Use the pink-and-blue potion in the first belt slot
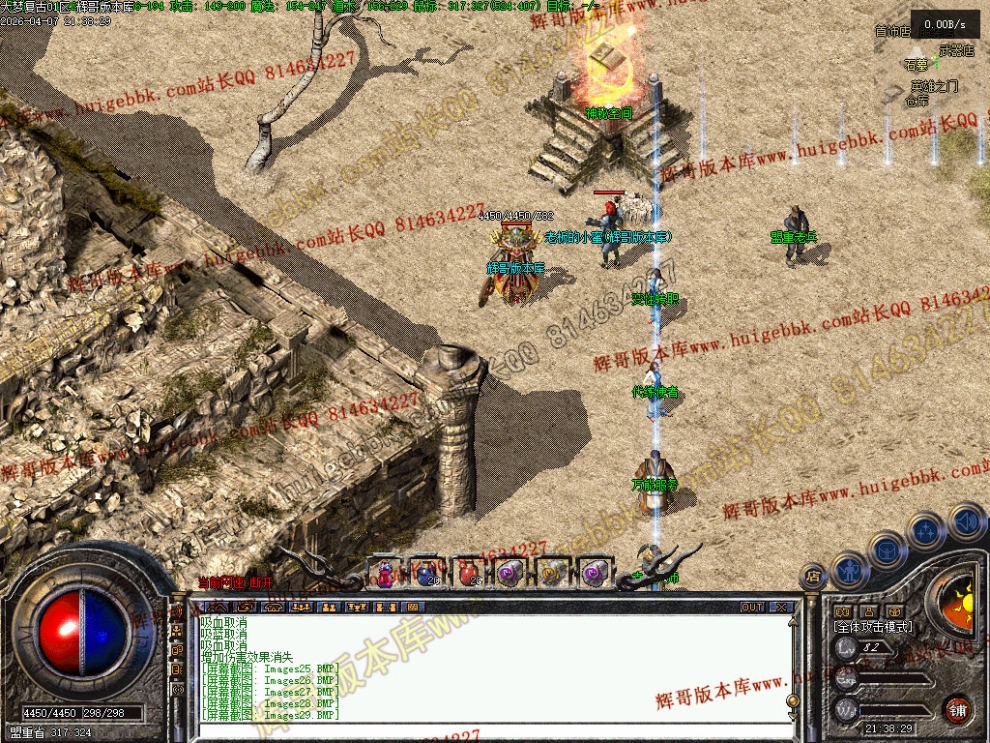 385,573
